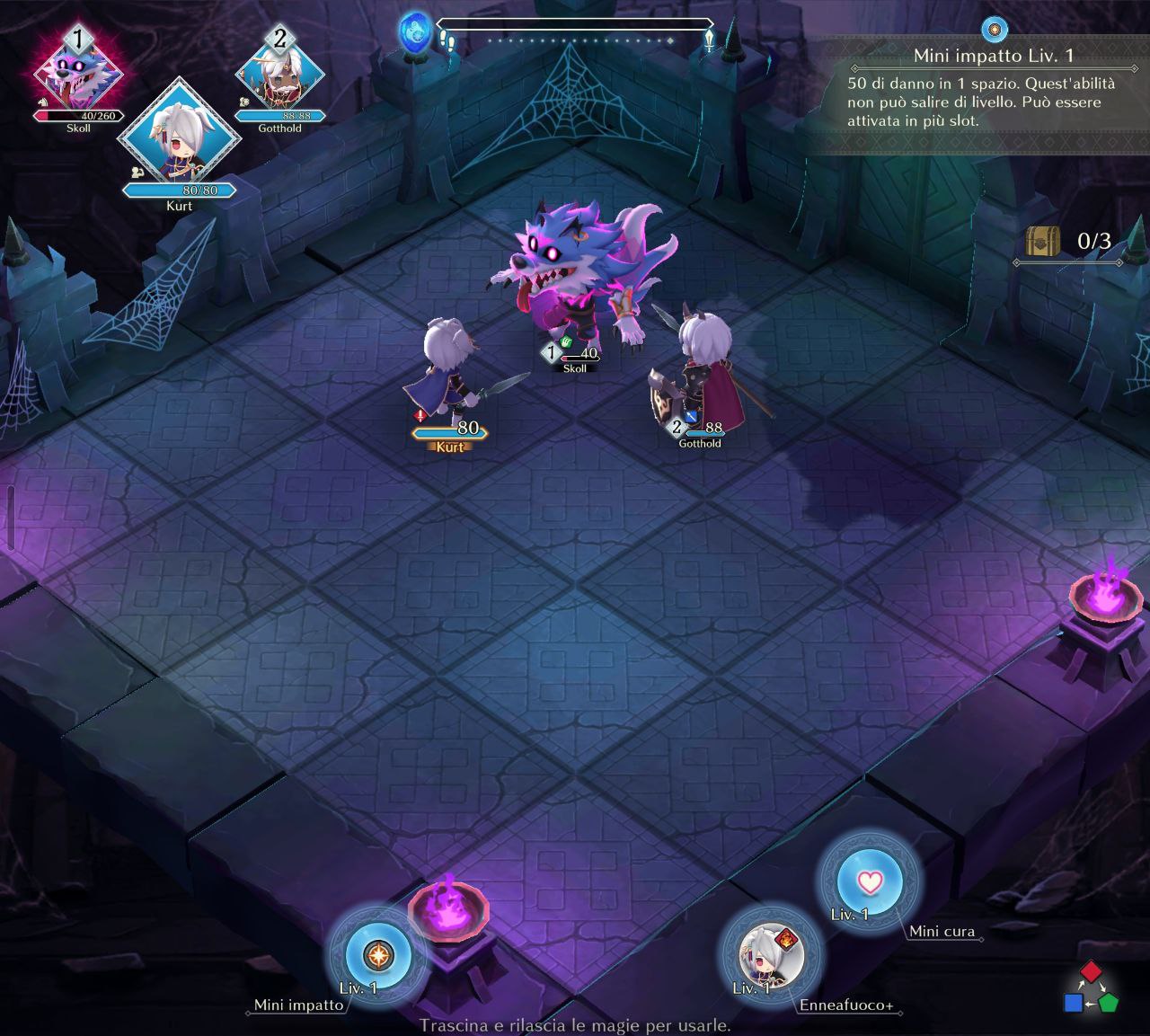
Task: Select Kurt's unit marker on the board
Action: [449, 430]
